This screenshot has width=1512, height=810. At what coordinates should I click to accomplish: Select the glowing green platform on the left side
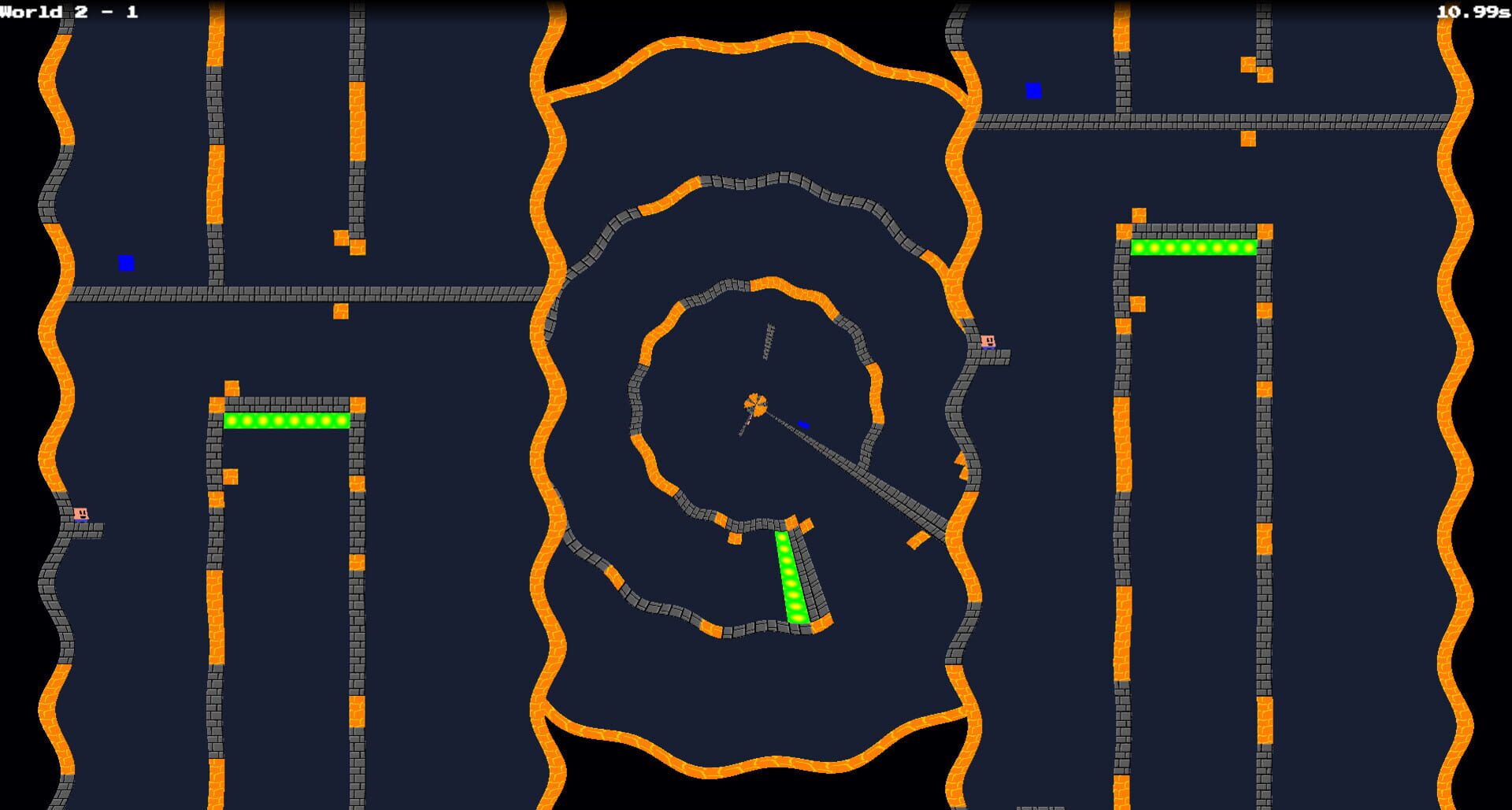tap(286, 421)
